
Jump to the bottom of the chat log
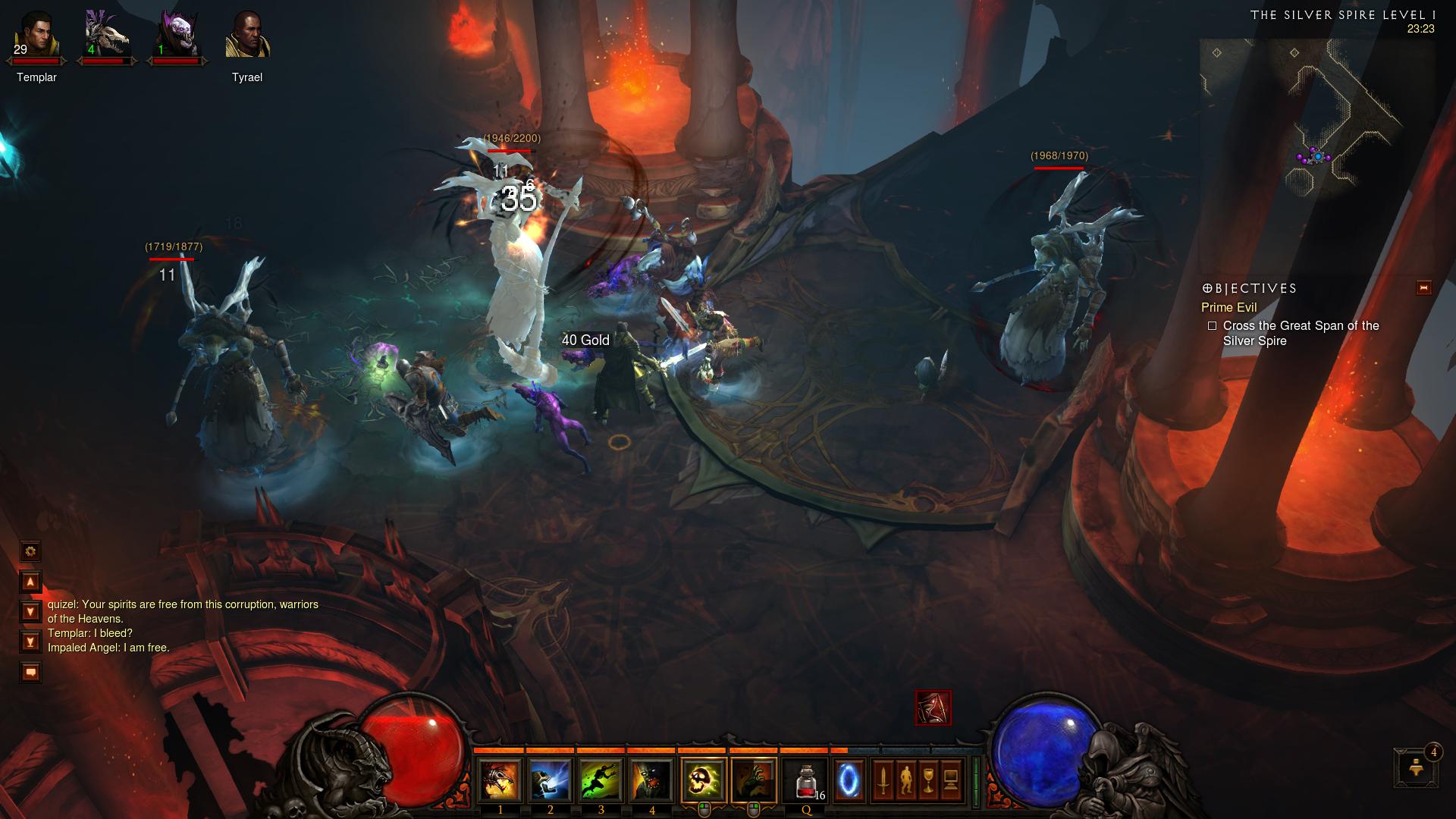click(x=30, y=642)
